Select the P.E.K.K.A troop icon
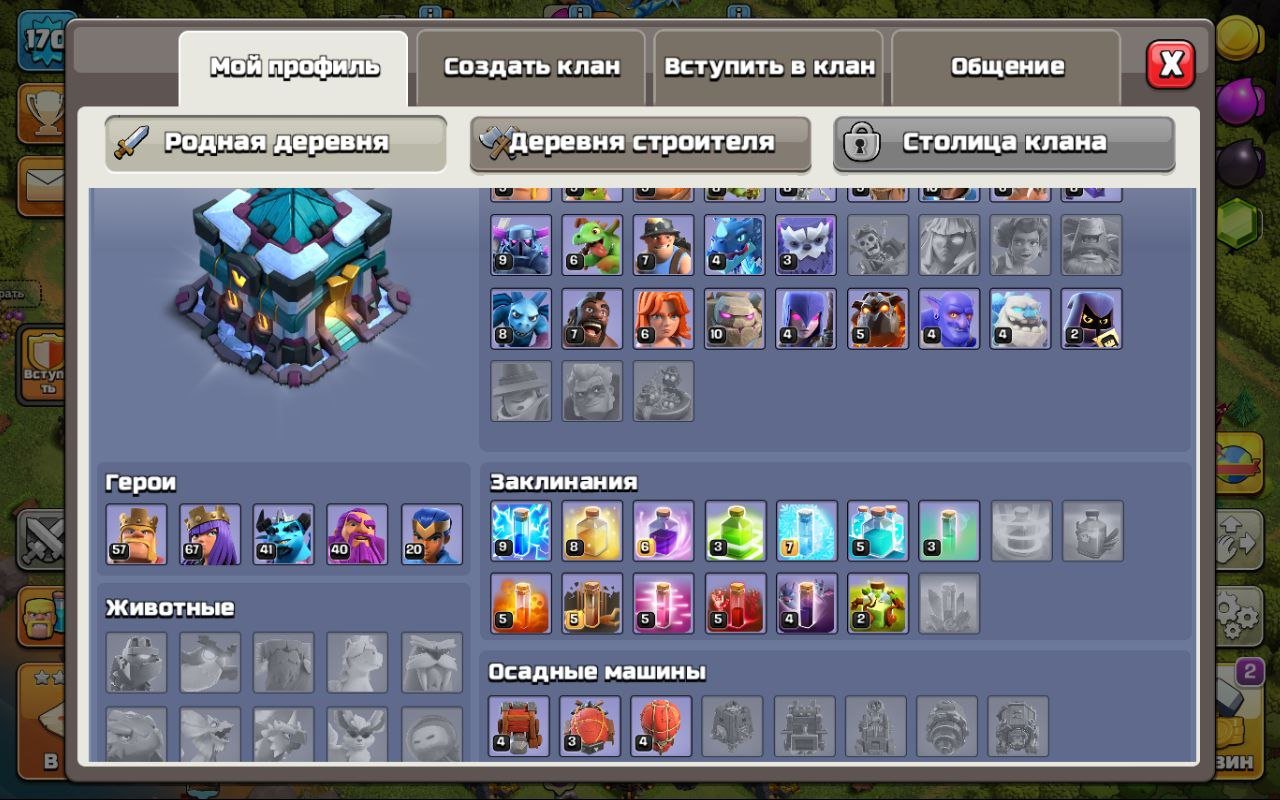 click(x=519, y=245)
